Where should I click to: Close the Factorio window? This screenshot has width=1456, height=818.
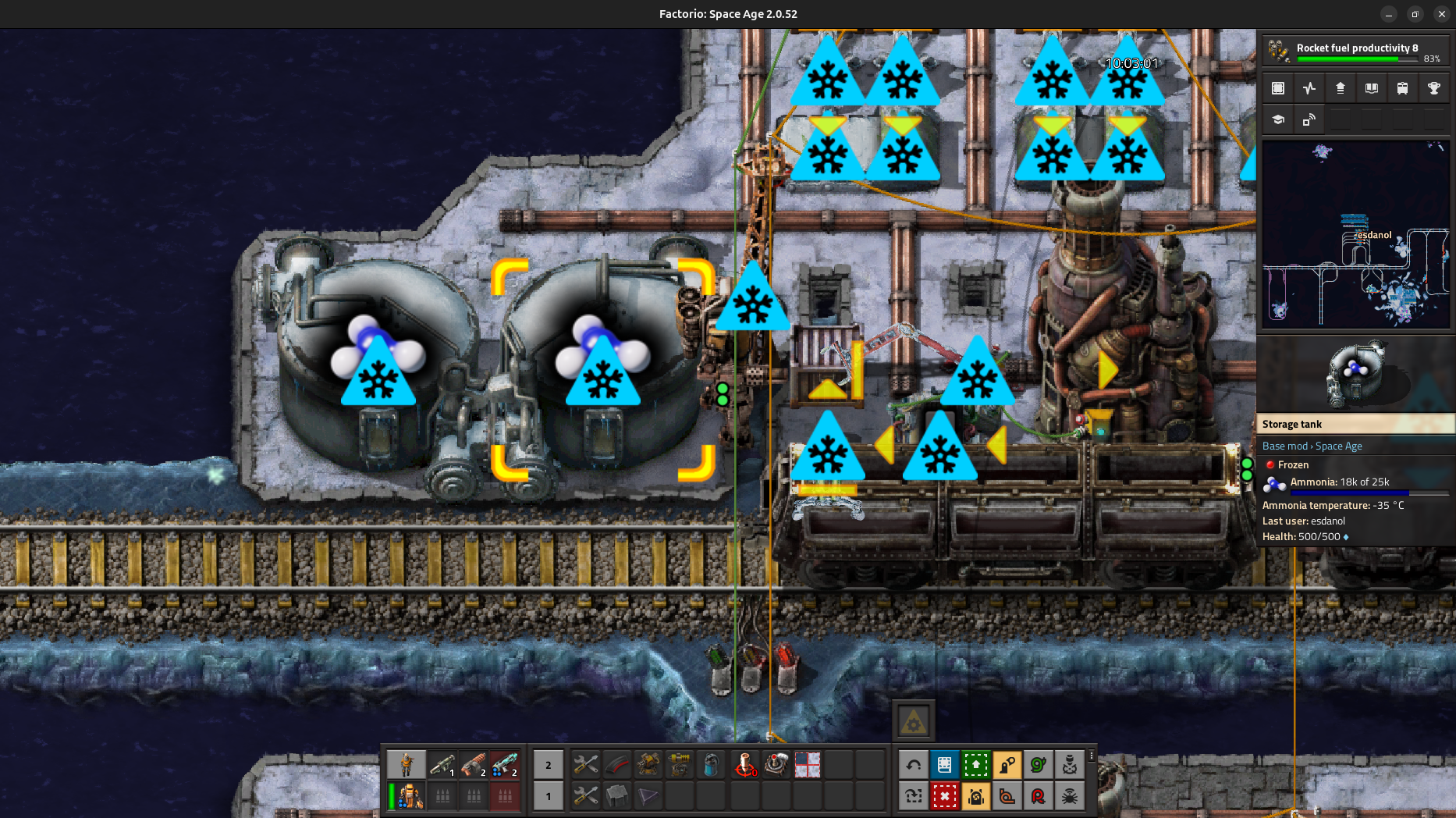pyautogui.click(x=1441, y=14)
